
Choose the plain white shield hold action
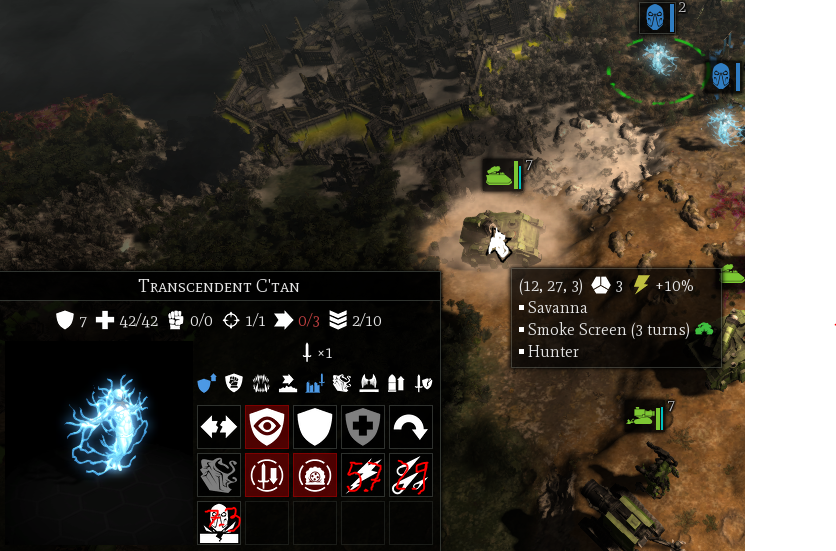314,427
